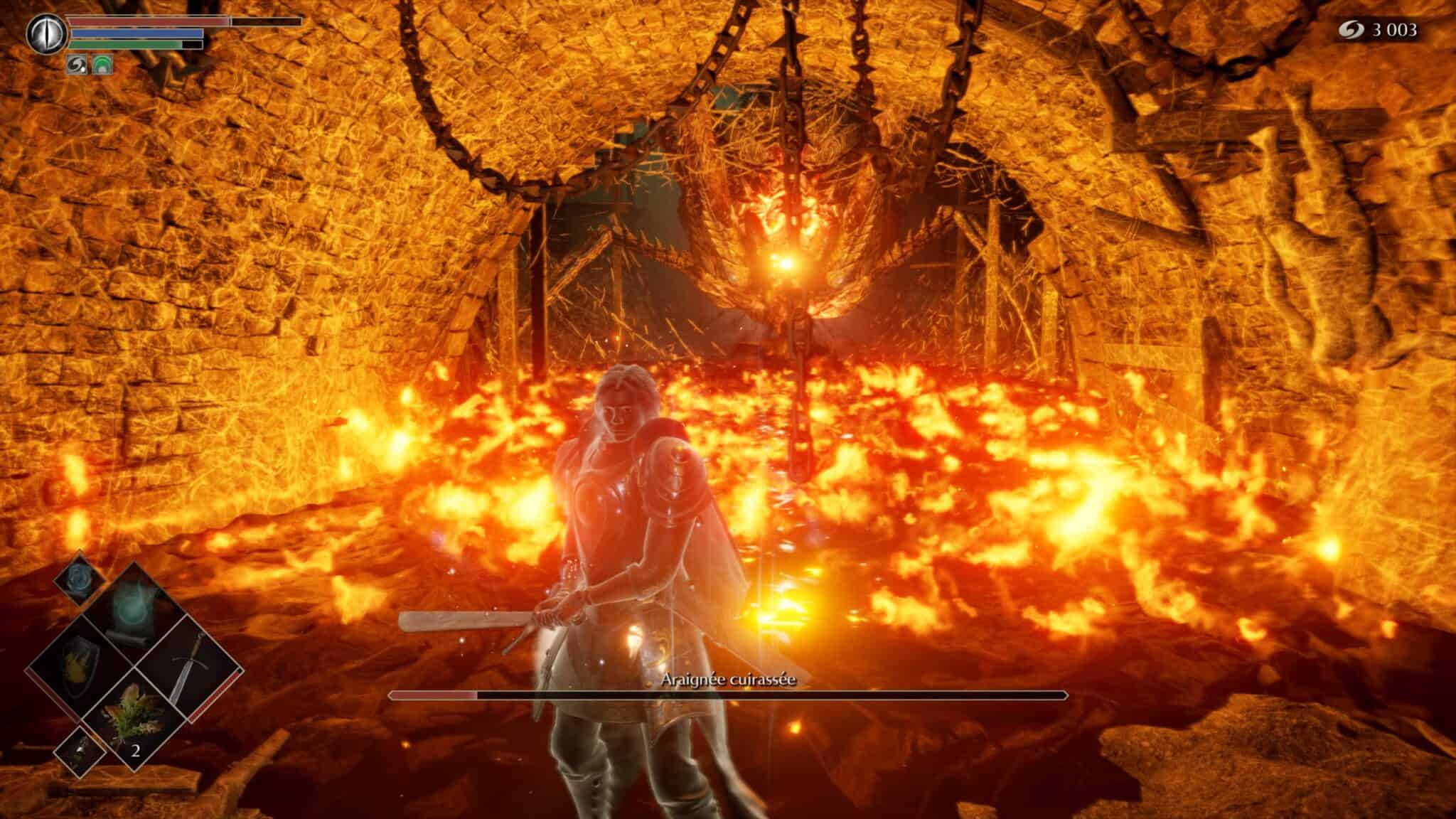Click the blue mana bar
Image resolution: width=1456 pixels, height=819 pixels.
pos(135,33)
